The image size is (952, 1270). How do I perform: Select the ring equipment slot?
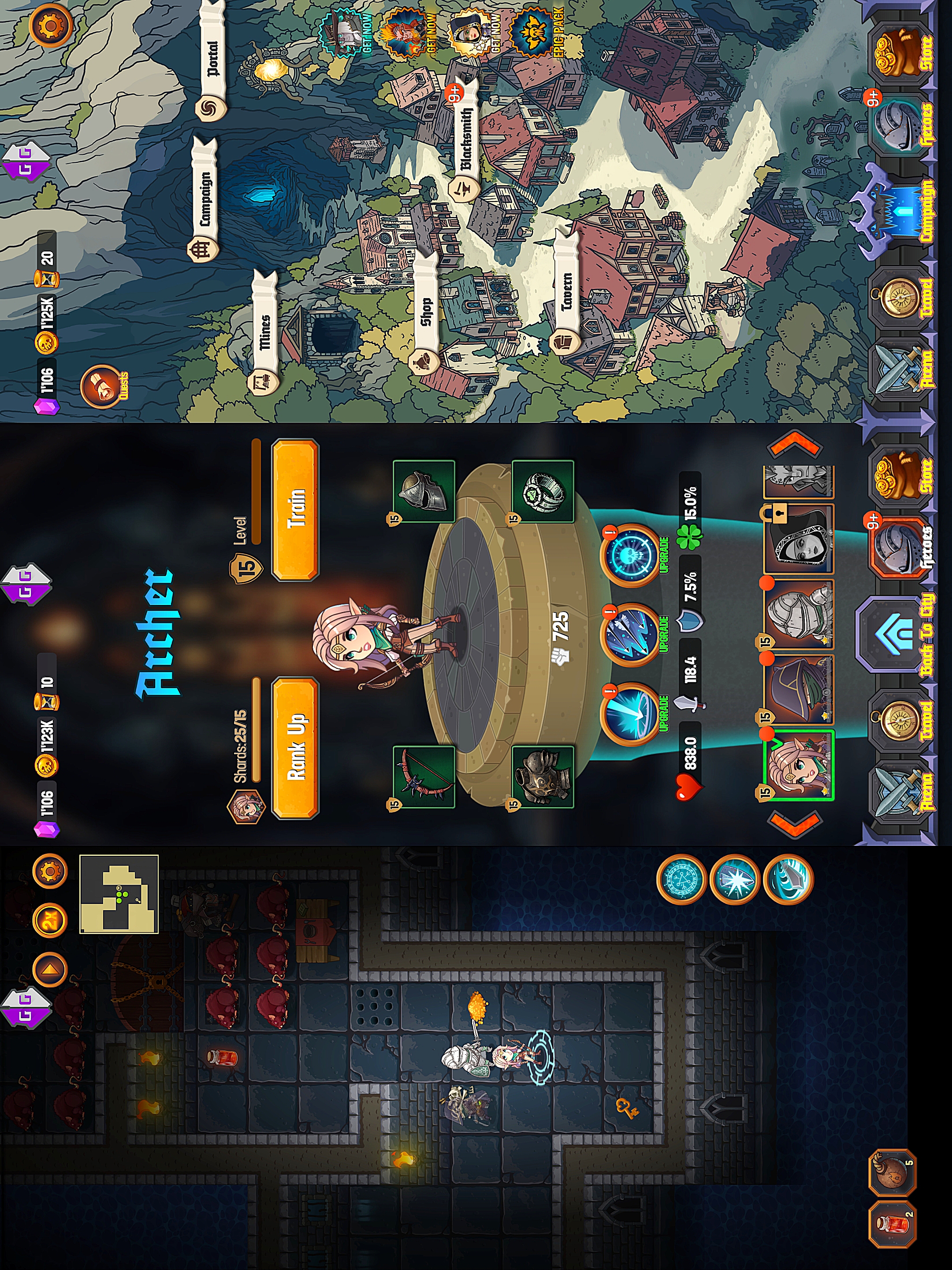543,491
